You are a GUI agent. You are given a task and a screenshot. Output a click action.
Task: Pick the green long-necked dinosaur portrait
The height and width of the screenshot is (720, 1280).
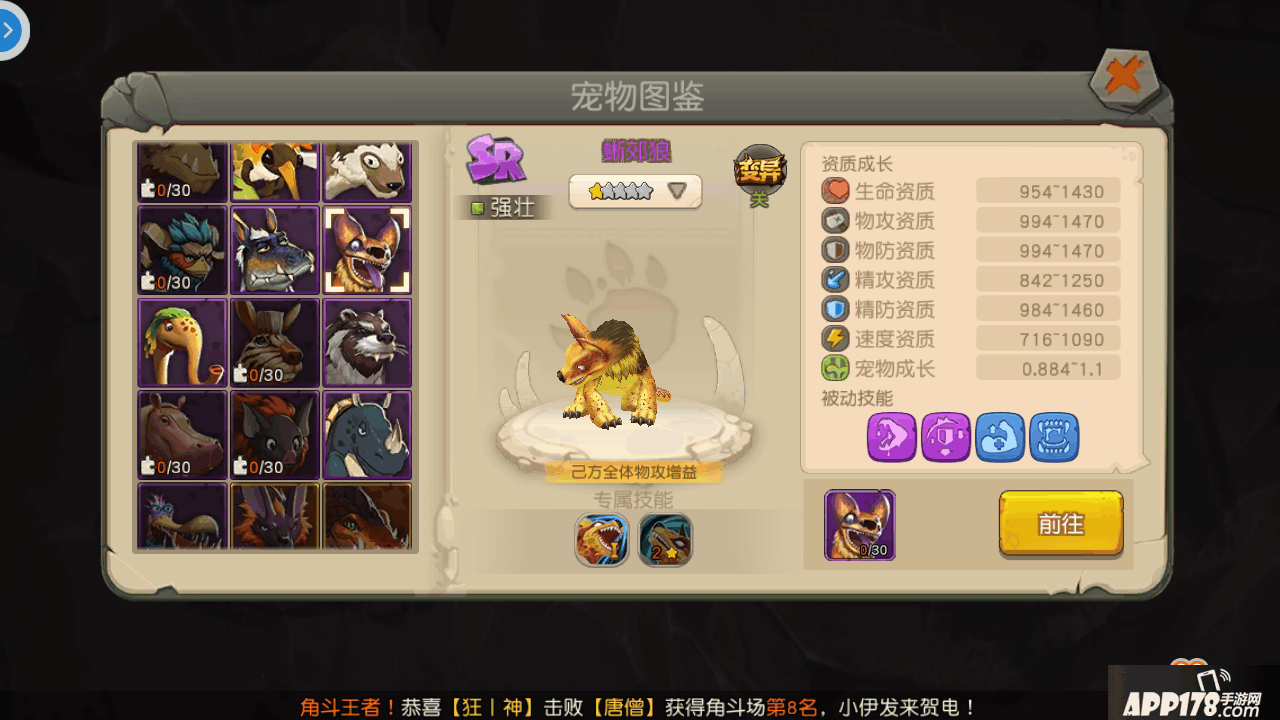pos(183,342)
